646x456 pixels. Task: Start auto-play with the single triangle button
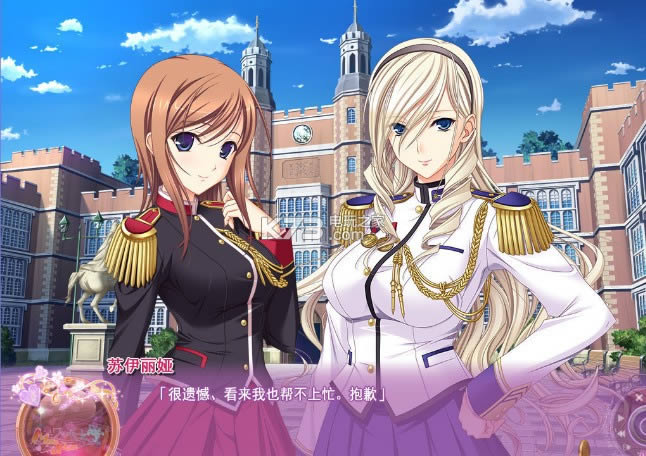(x=621, y=418)
